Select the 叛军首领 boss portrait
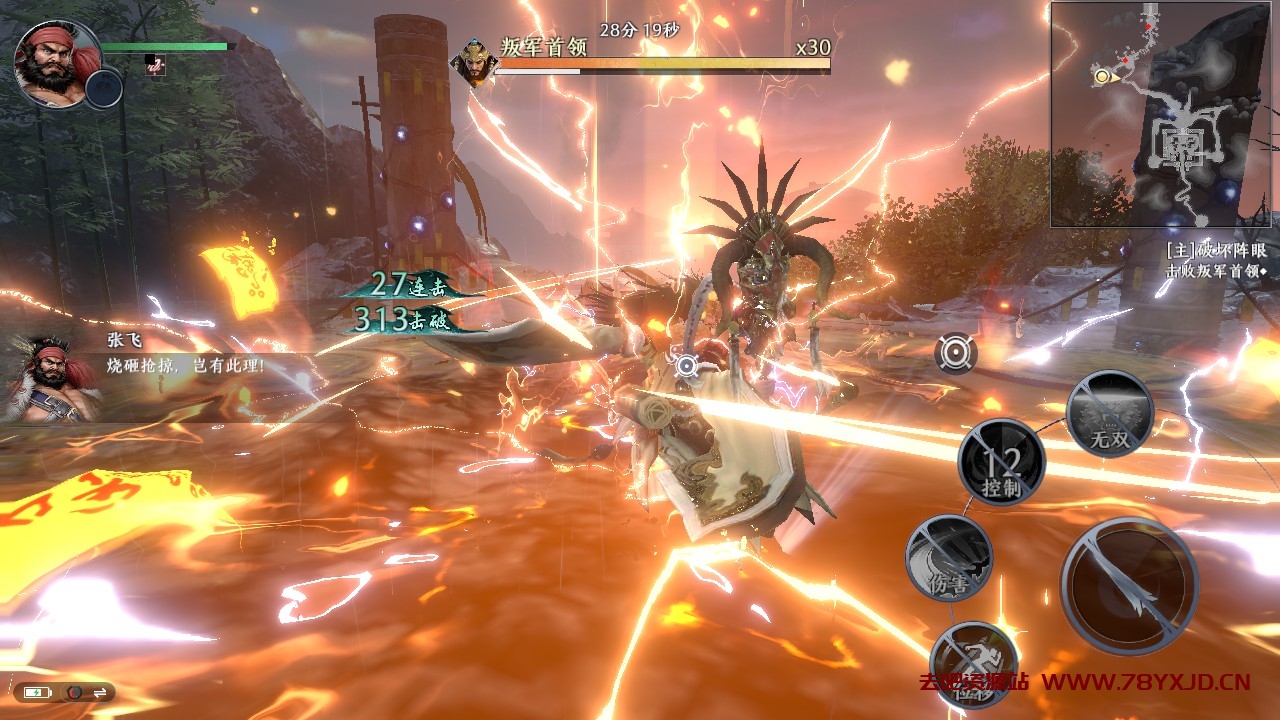This screenshot has width=1280, height=720. [x=473, y=63]
